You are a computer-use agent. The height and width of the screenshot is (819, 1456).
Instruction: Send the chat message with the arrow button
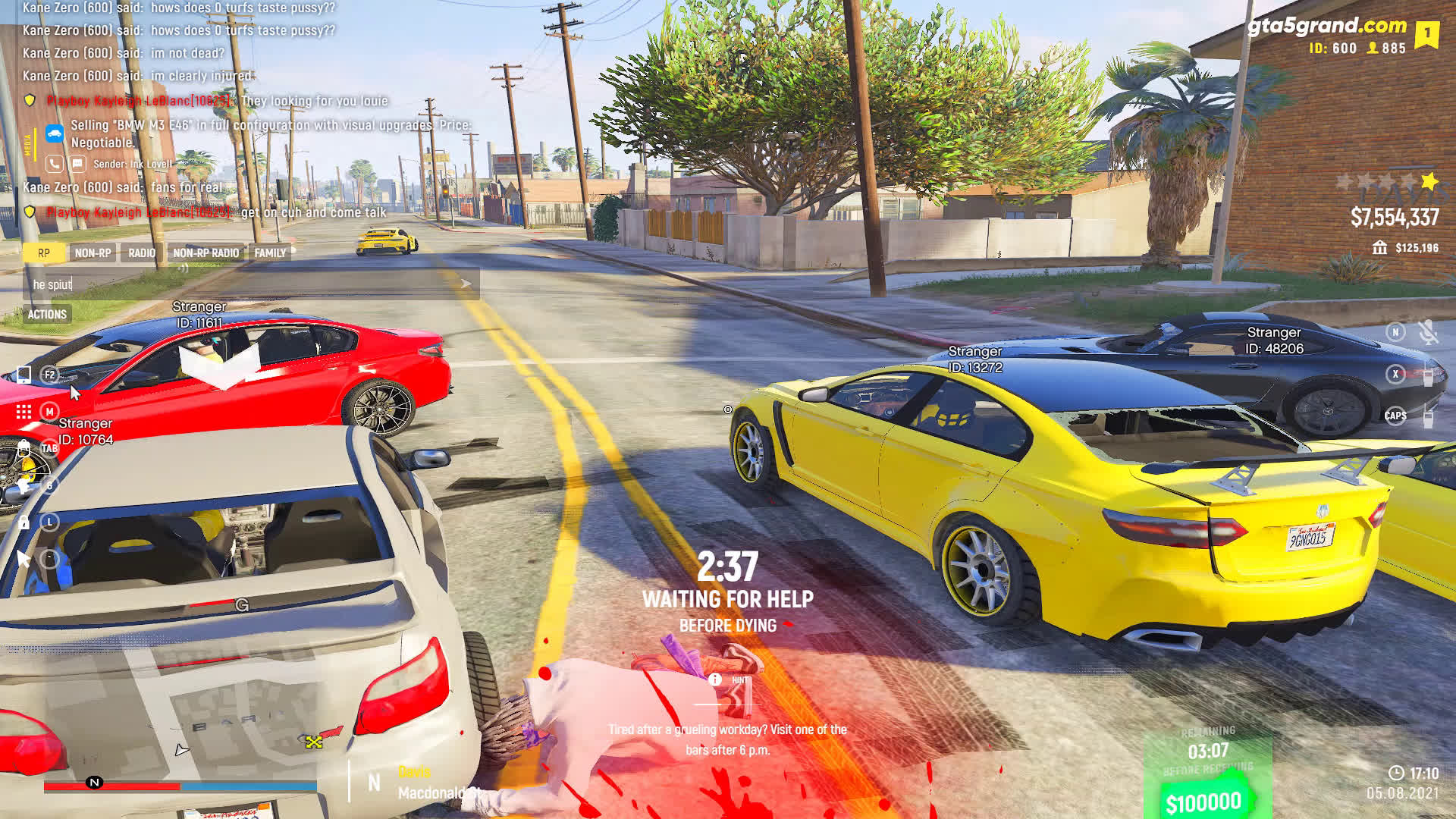click(466, 284)
